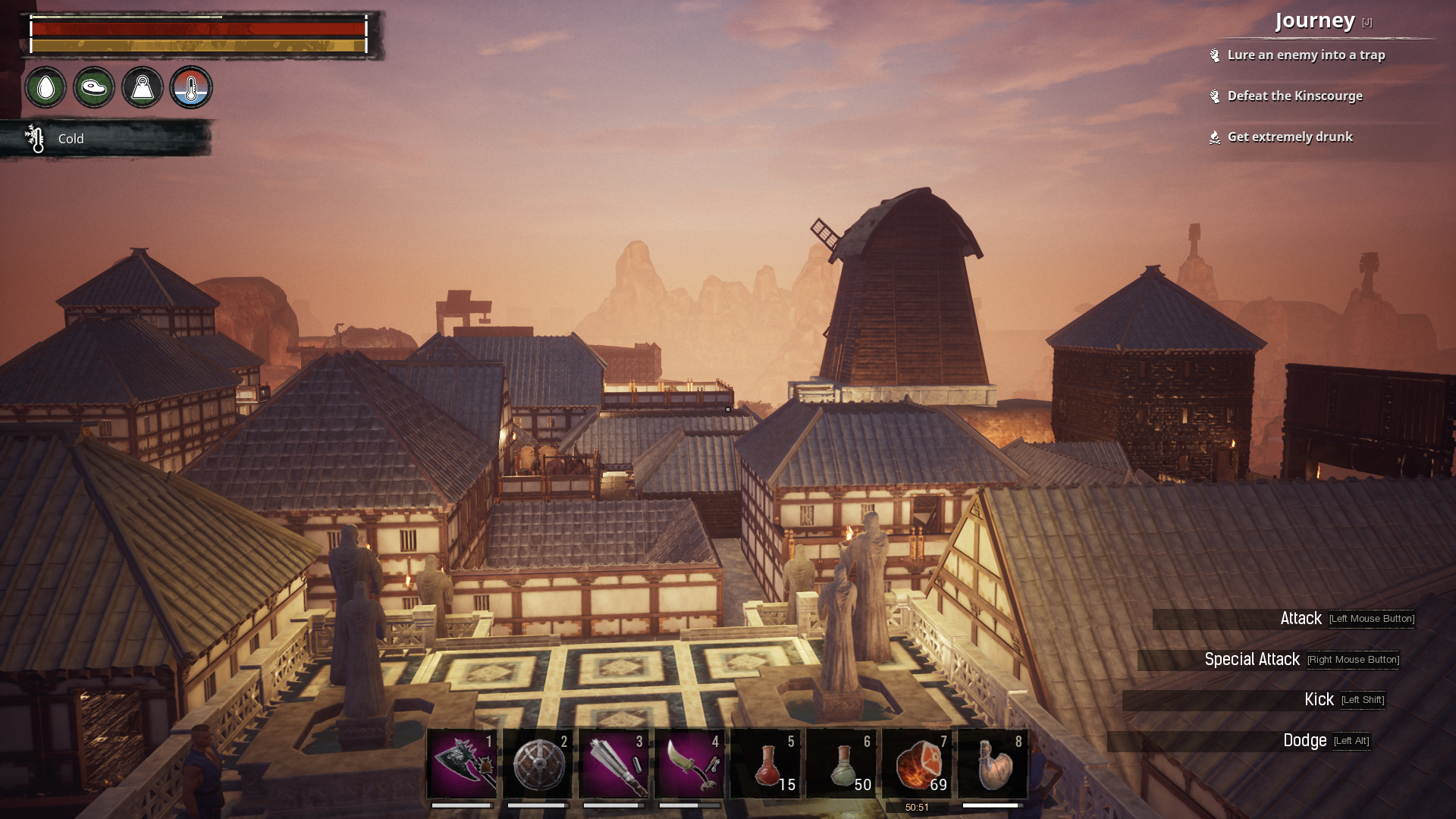
Task: Click the encumbrance weight status icon
Action: (142, 88)
